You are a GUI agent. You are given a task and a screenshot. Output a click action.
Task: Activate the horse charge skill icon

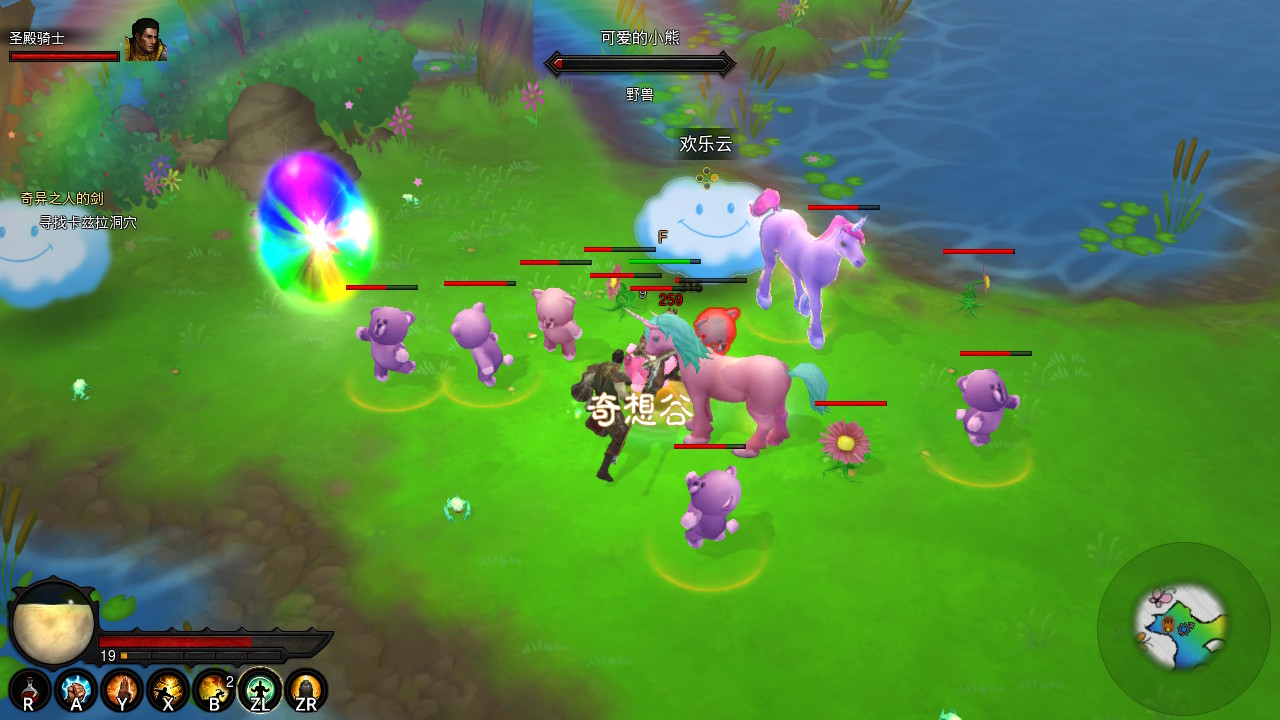pyautogui.click(x=214, y=690)
